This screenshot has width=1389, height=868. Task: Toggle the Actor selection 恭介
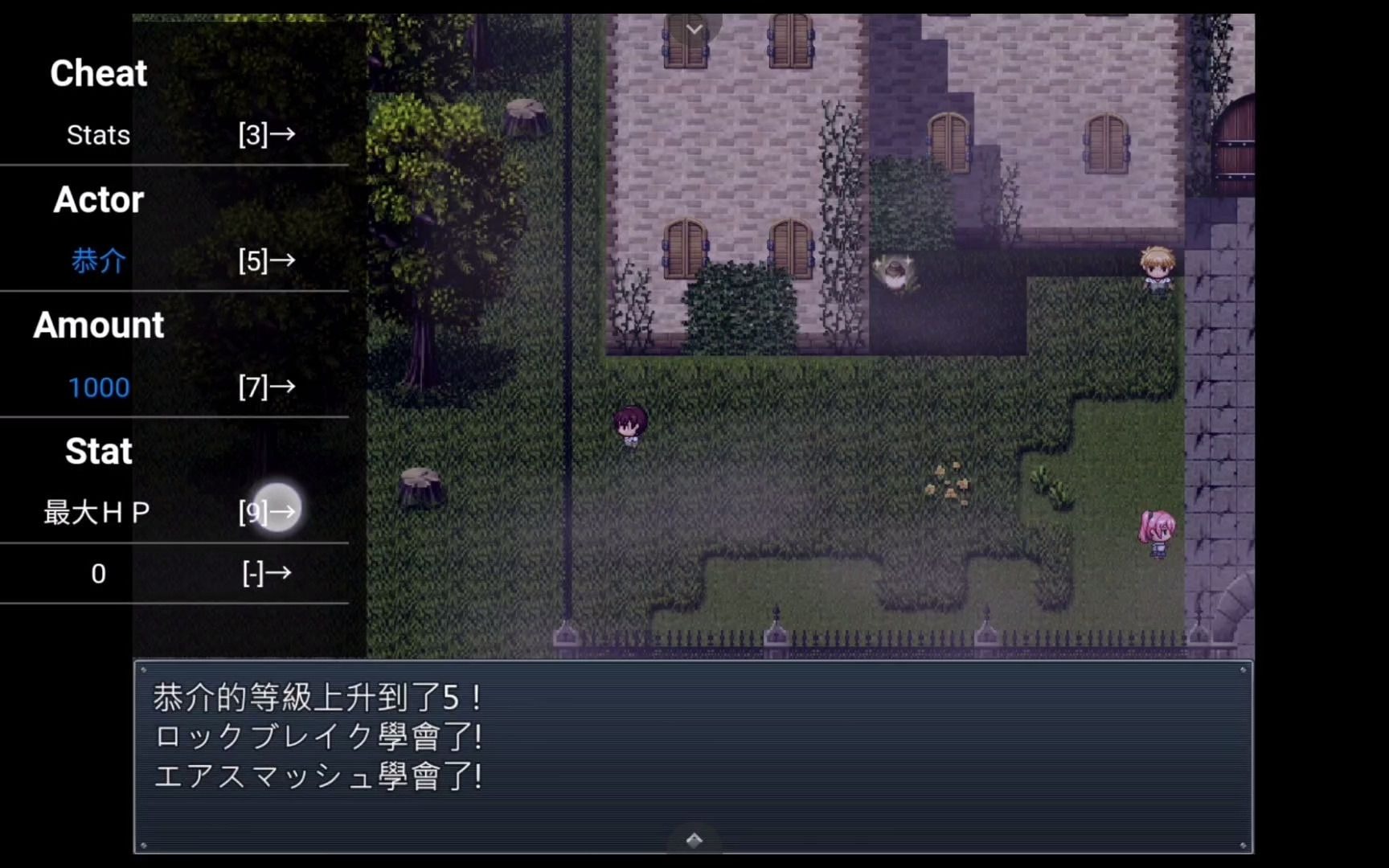(x=99, y=260)
